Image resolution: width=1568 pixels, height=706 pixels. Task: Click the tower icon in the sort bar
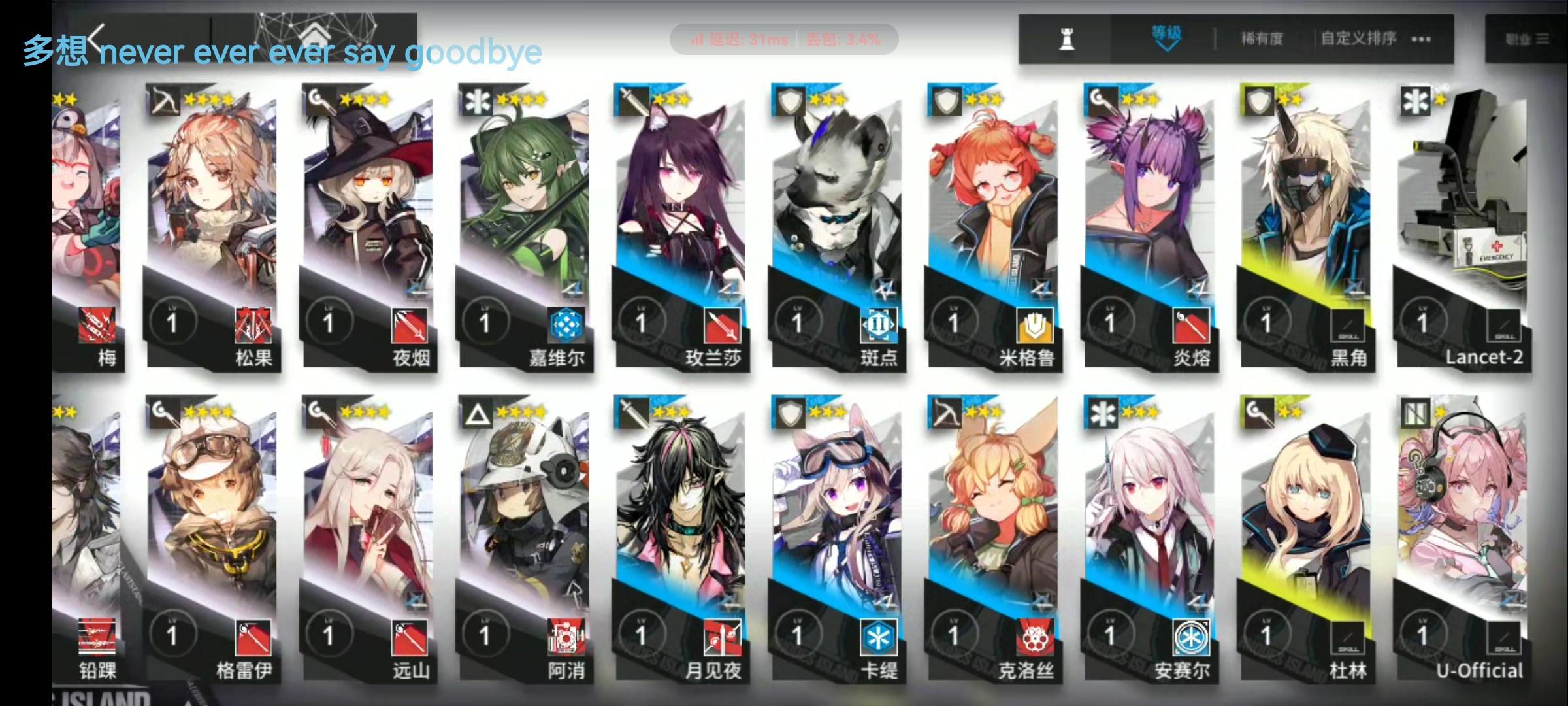click(1066, 38)
